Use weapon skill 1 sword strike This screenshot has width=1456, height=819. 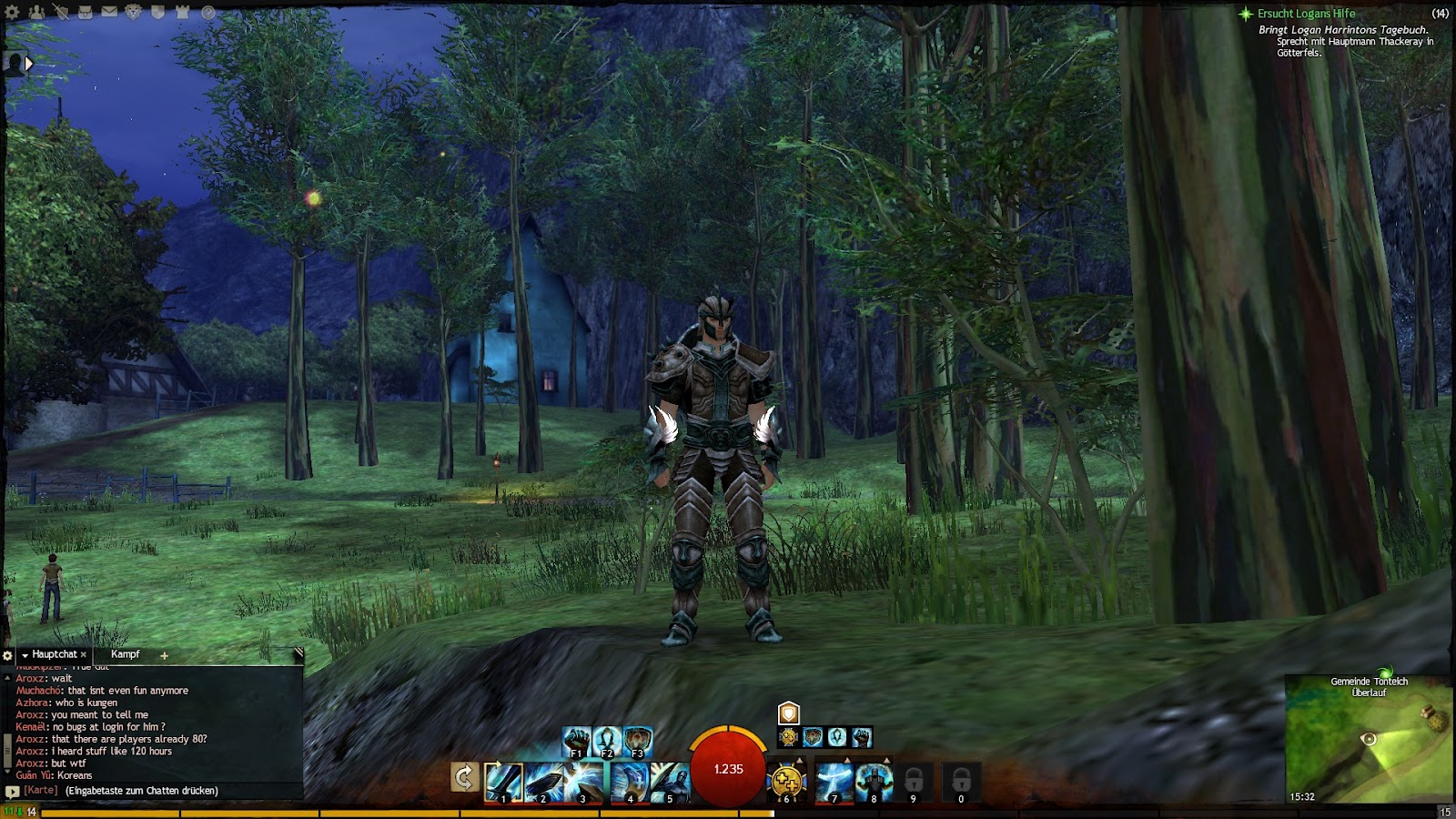click(x=503, y=781)
